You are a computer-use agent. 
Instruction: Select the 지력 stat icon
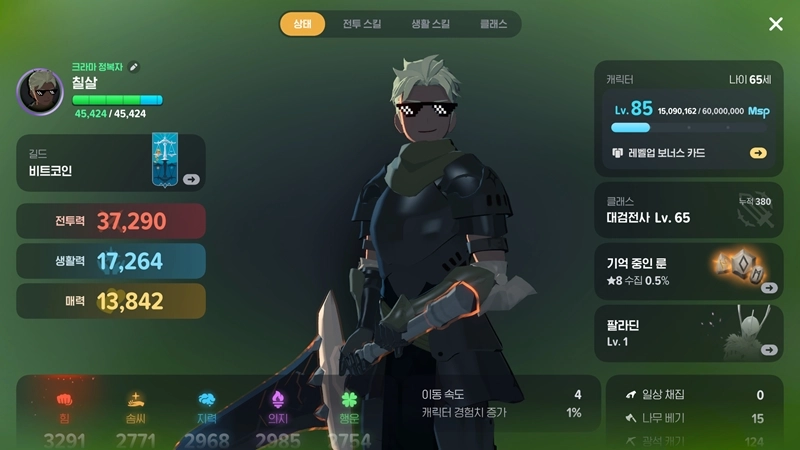point(207,400)
